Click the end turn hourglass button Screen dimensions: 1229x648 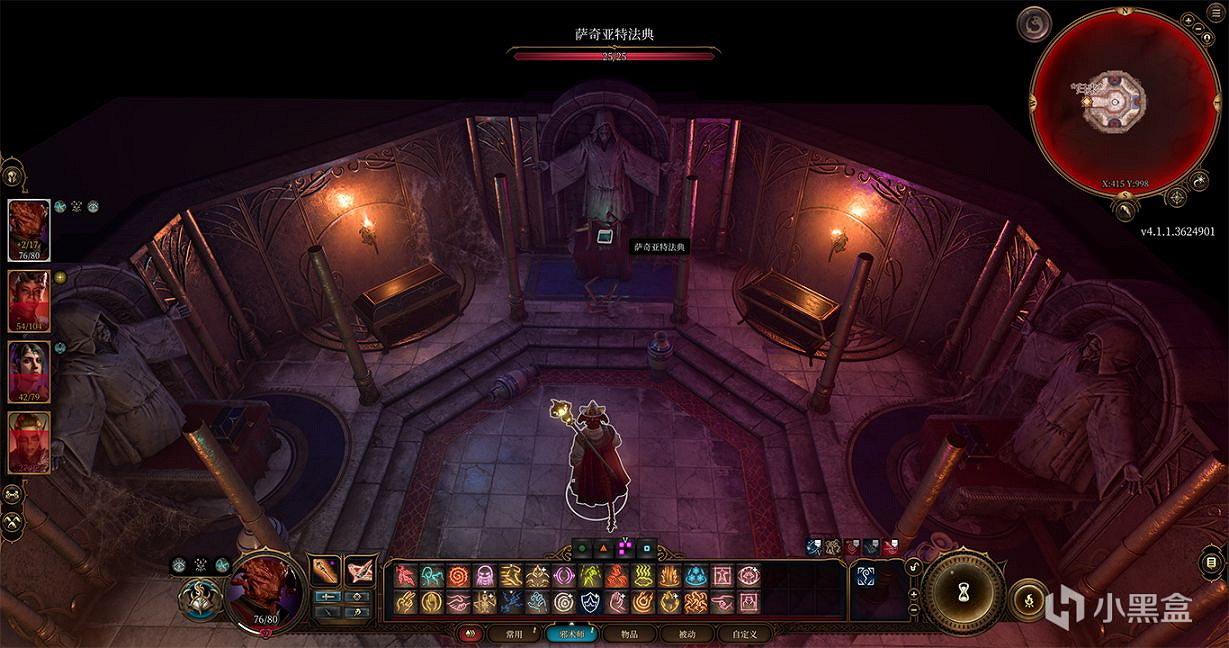[961, 590]
